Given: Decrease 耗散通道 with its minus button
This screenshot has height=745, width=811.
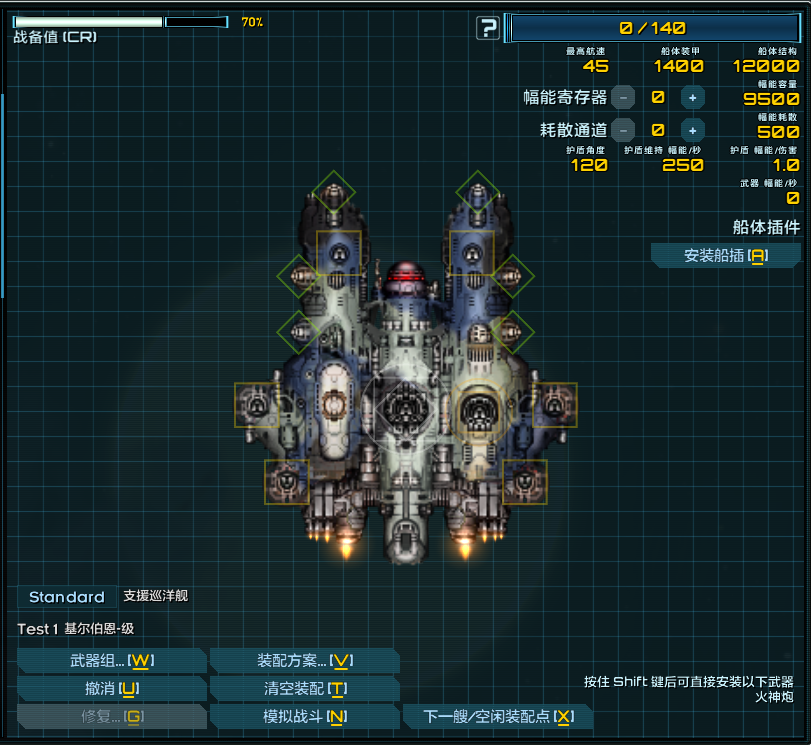Looking at the screenshot, I should tap(623, 129).
